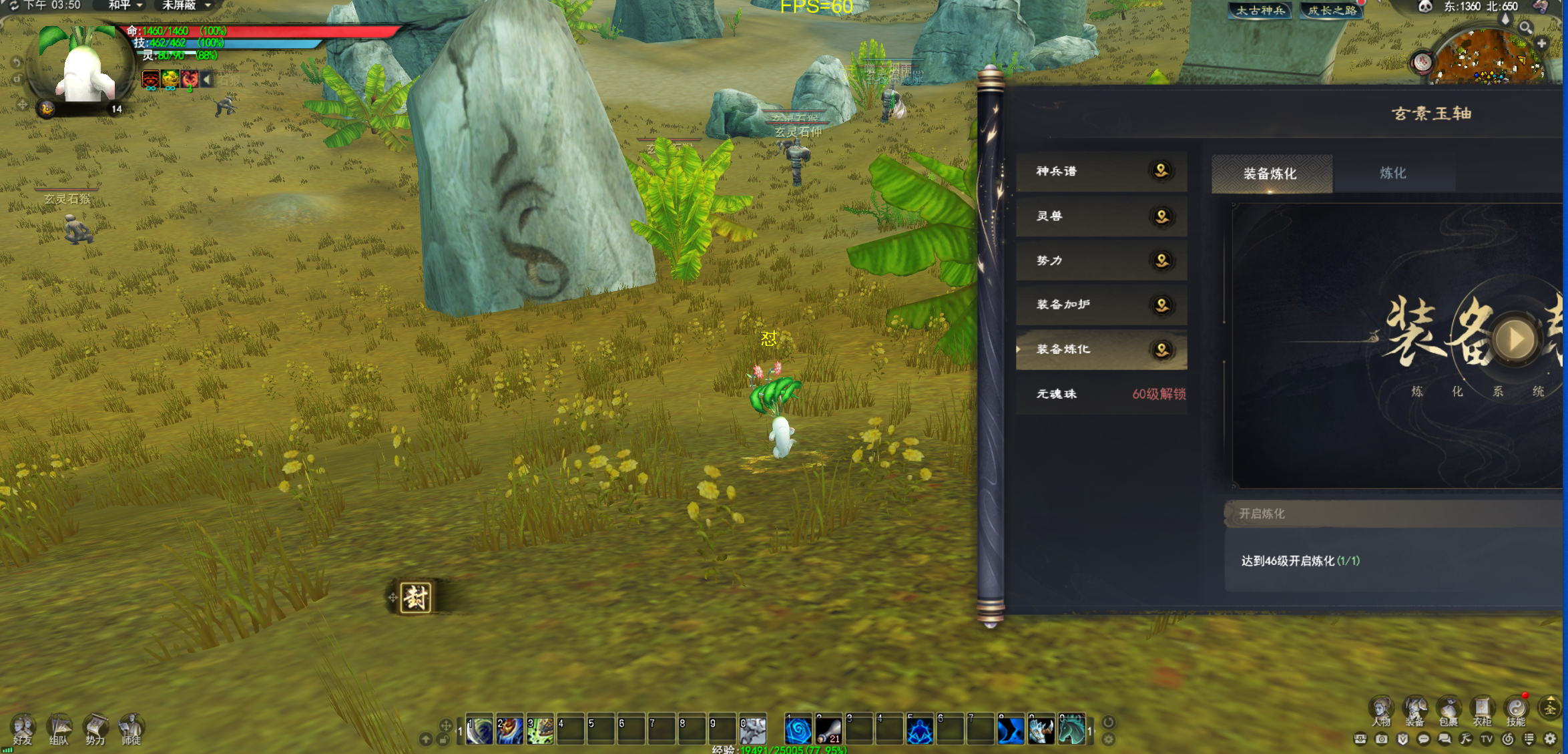Summon the teal horse mount slot
The height and width of the screenshot is (754, 1568).
pos(1071,731)
